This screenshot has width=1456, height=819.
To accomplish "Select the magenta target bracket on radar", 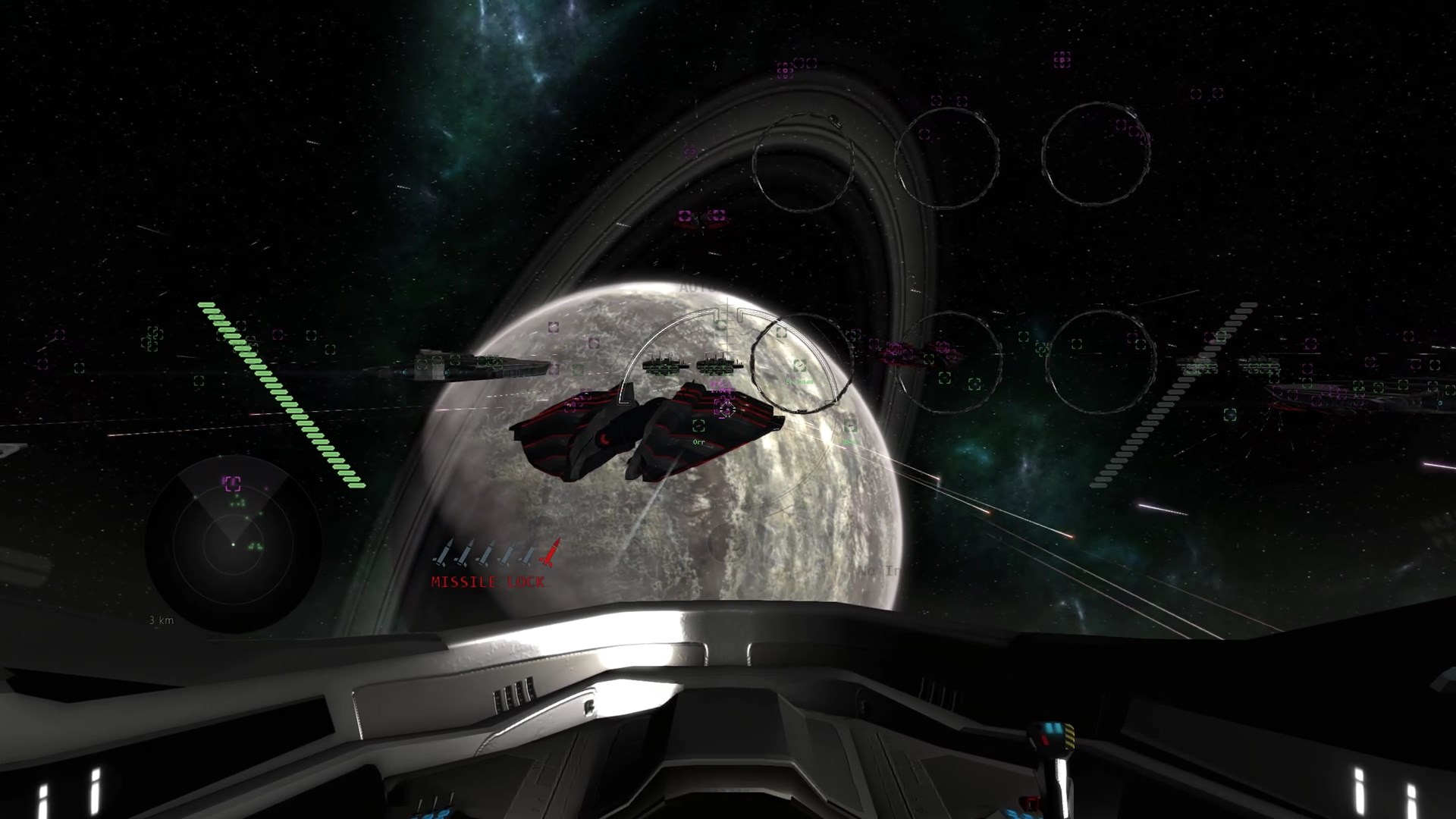I will 231,483.
